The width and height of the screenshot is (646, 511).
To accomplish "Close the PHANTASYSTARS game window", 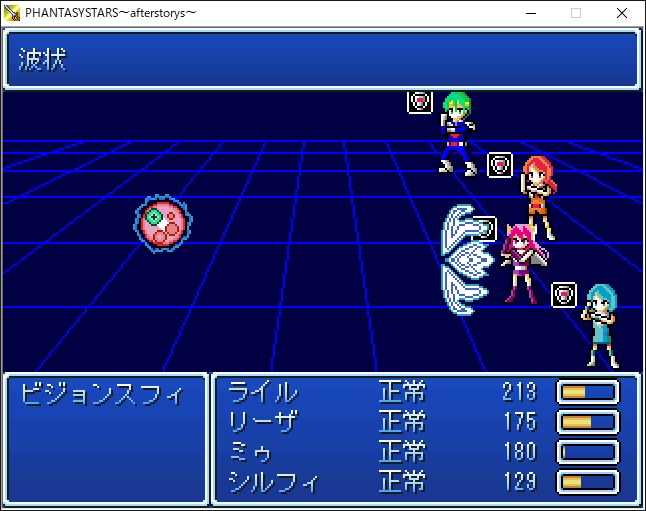I will [622, 13].
